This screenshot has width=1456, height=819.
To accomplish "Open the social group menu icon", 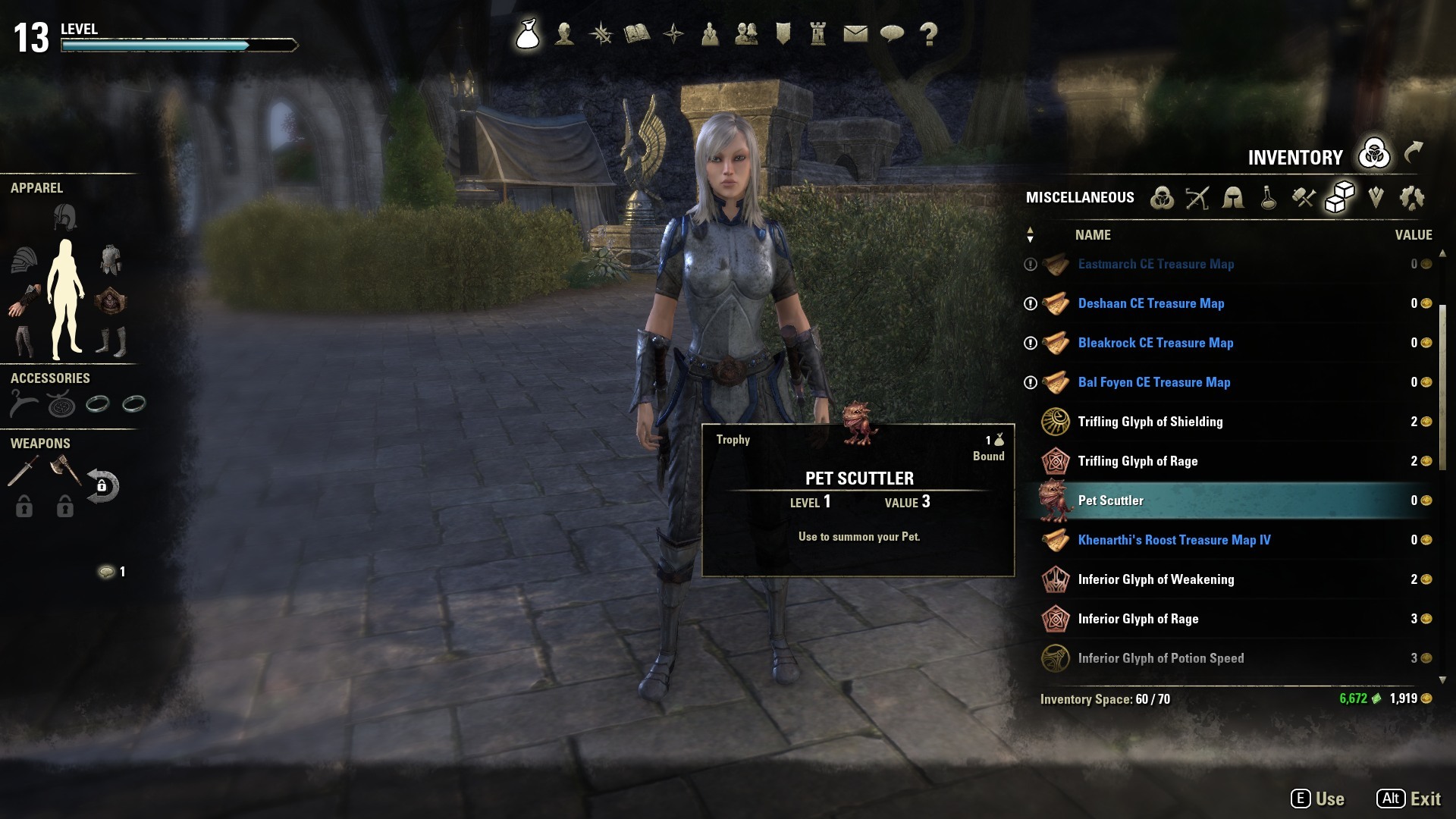I will tap(746, 34).
